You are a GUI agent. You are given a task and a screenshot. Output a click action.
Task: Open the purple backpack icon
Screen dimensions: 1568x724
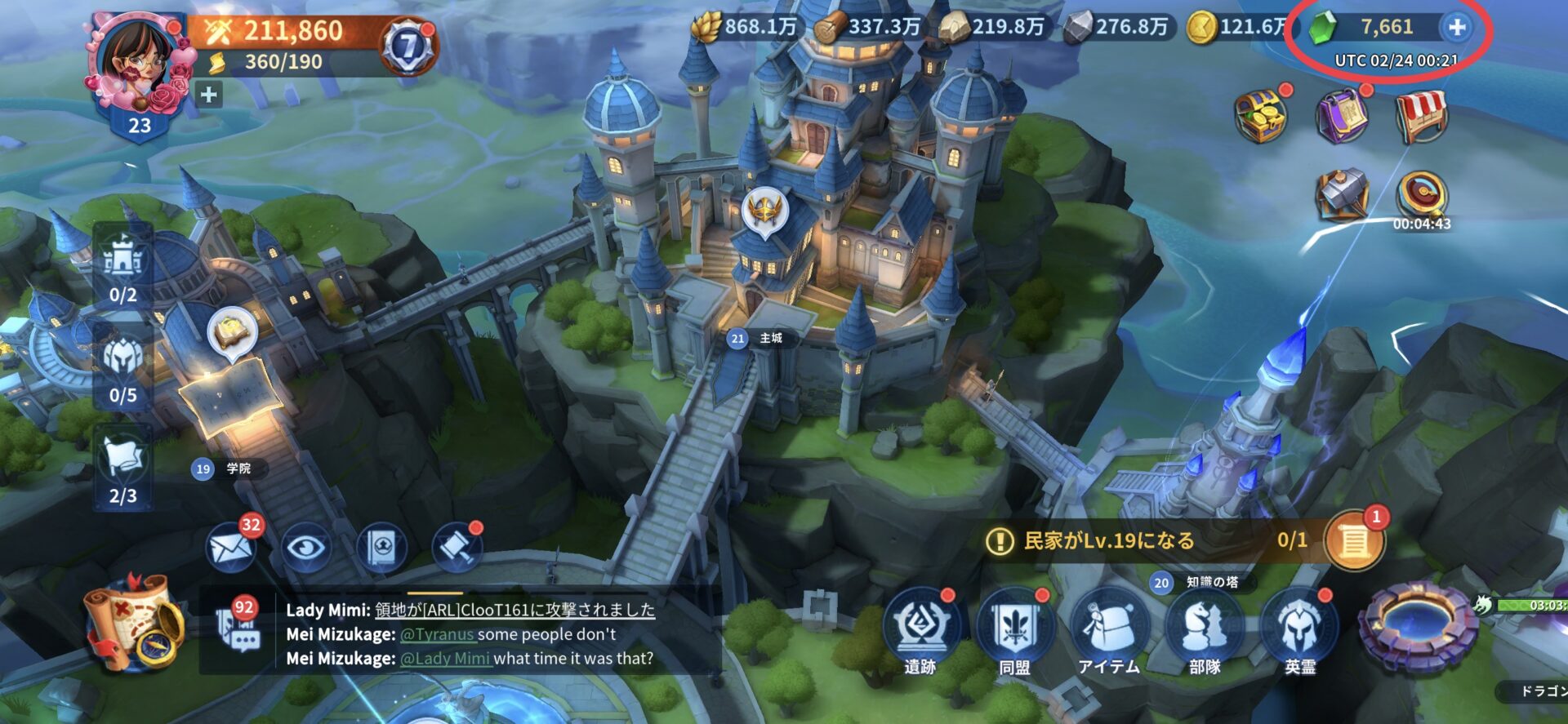click(x=1341, y=117)
